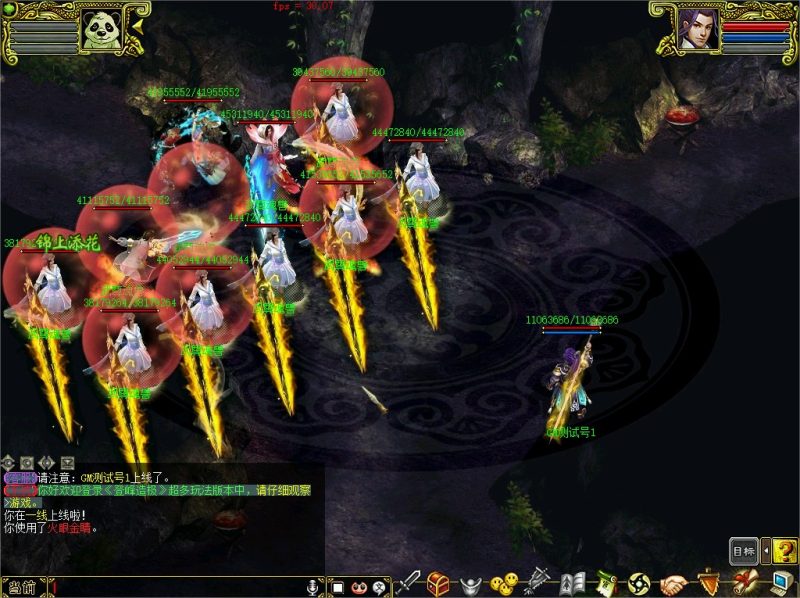Click the 当前 chat channel button
This screenshot has width=800, height=598.
(22, 587)
